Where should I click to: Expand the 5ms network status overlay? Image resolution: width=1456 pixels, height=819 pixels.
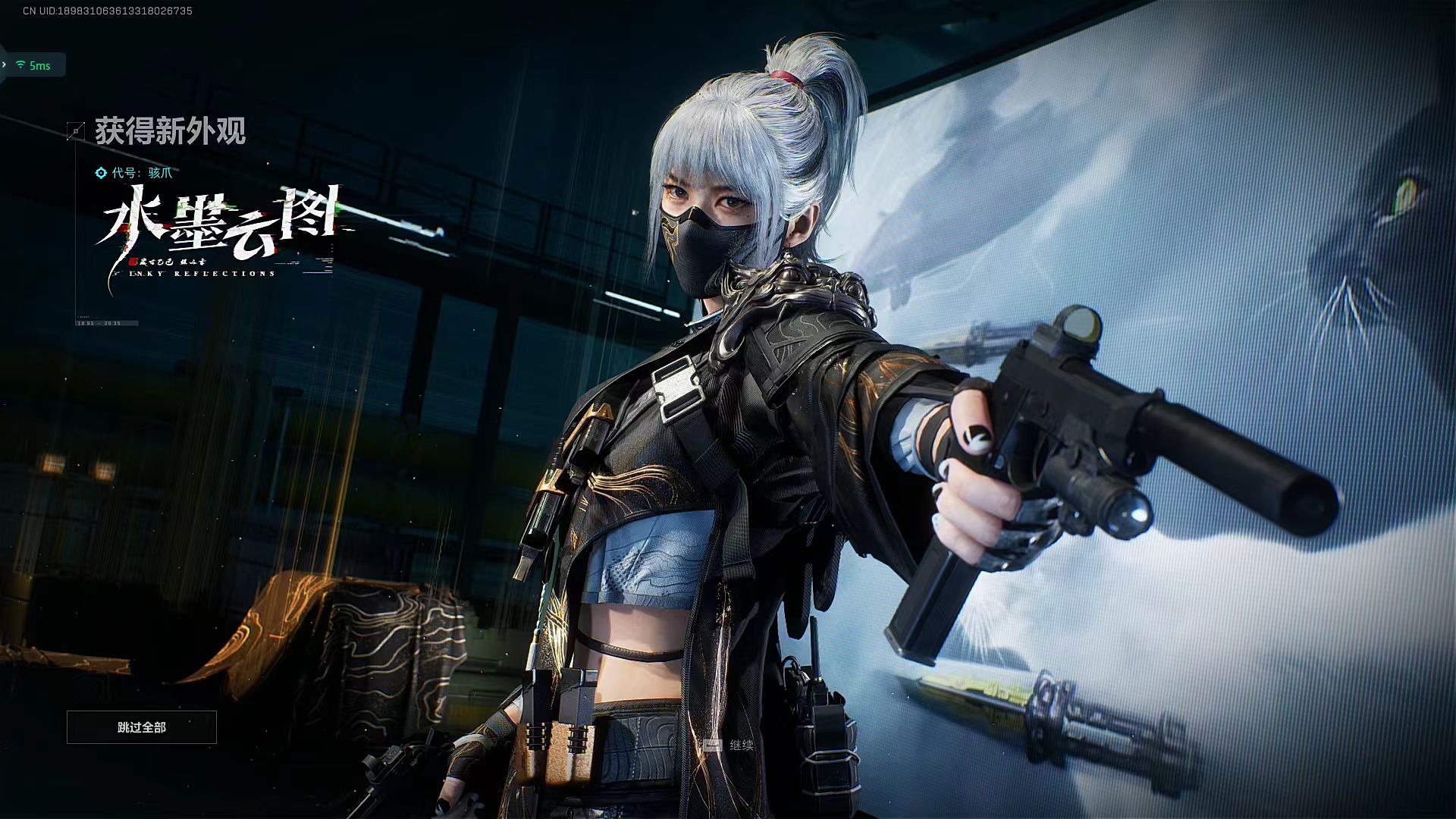5,65
